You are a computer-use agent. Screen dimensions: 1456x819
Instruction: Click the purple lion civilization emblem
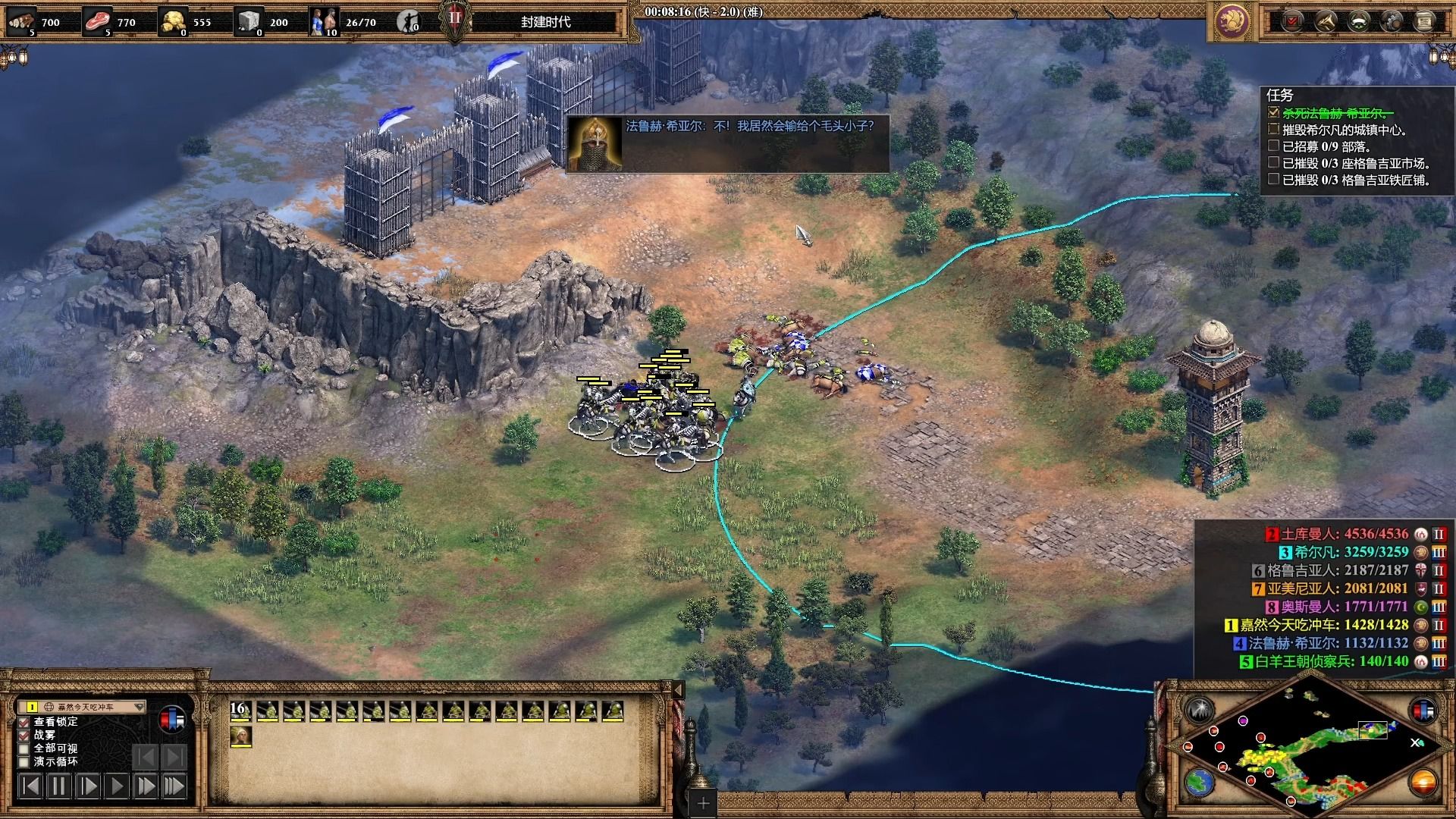(1232, 21)
